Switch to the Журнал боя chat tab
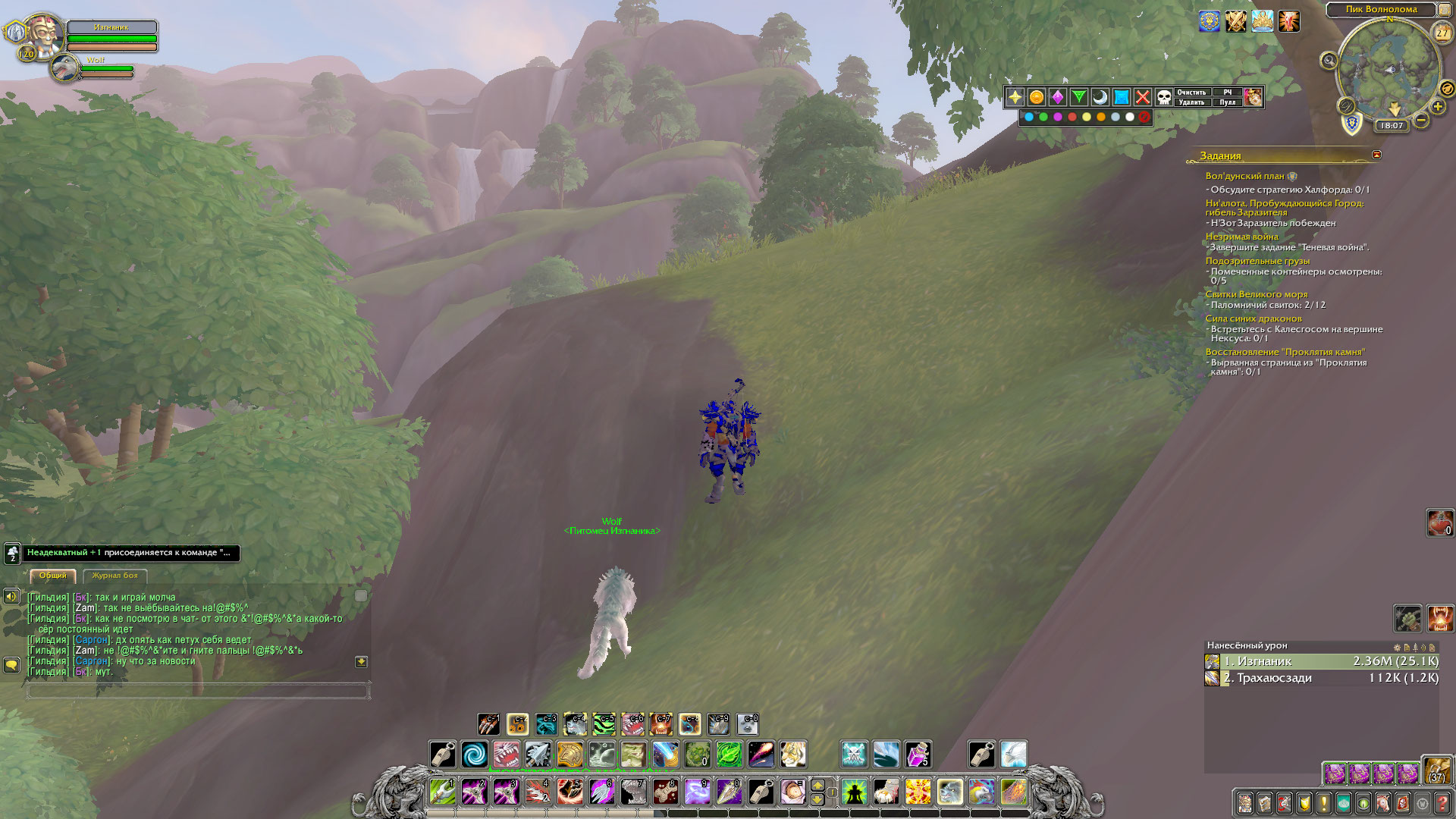This screenshot has width=1456, height=819. [115, 576]
